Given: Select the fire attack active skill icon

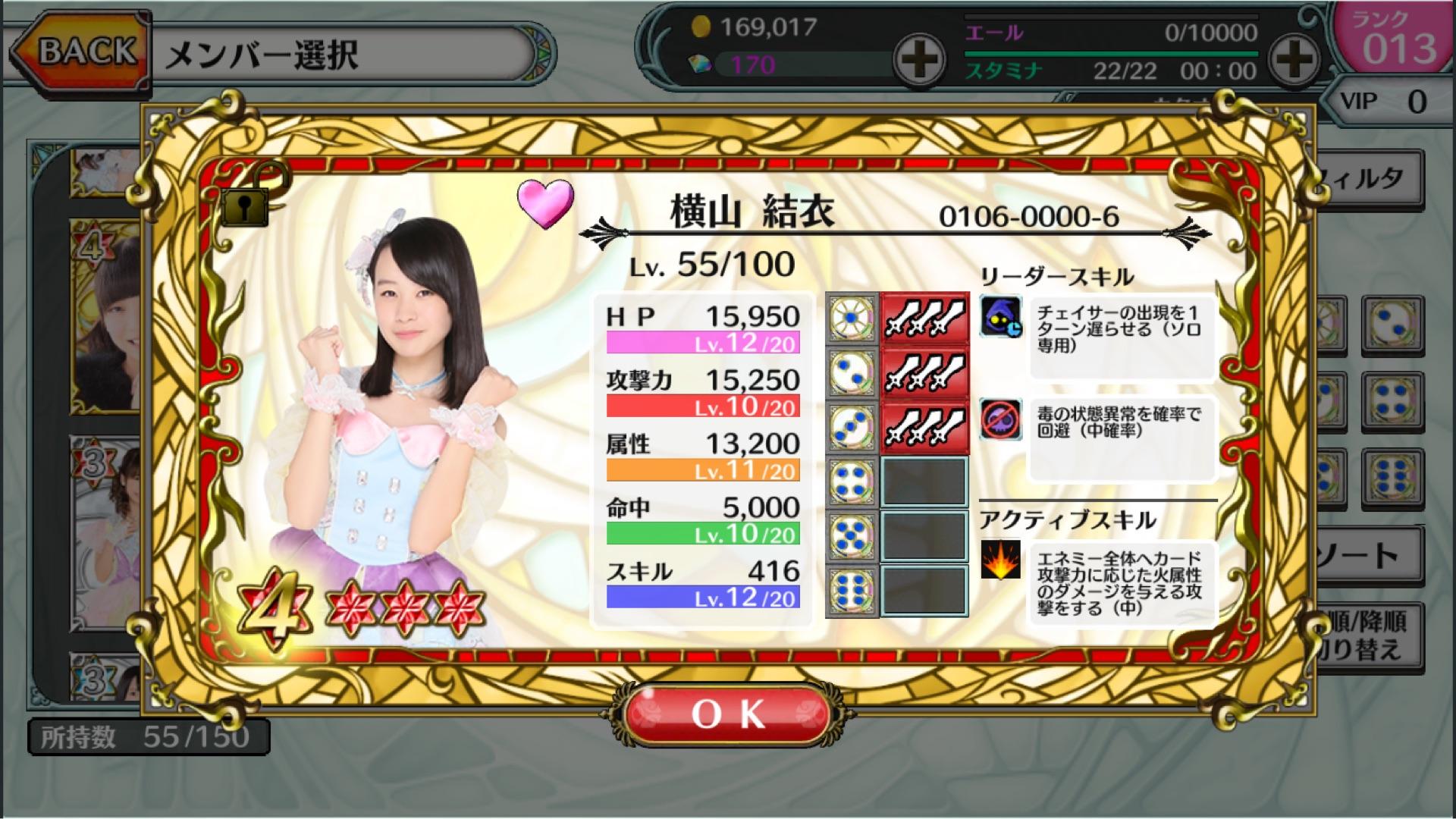Looking at the screenshot, I should 1000,560.
